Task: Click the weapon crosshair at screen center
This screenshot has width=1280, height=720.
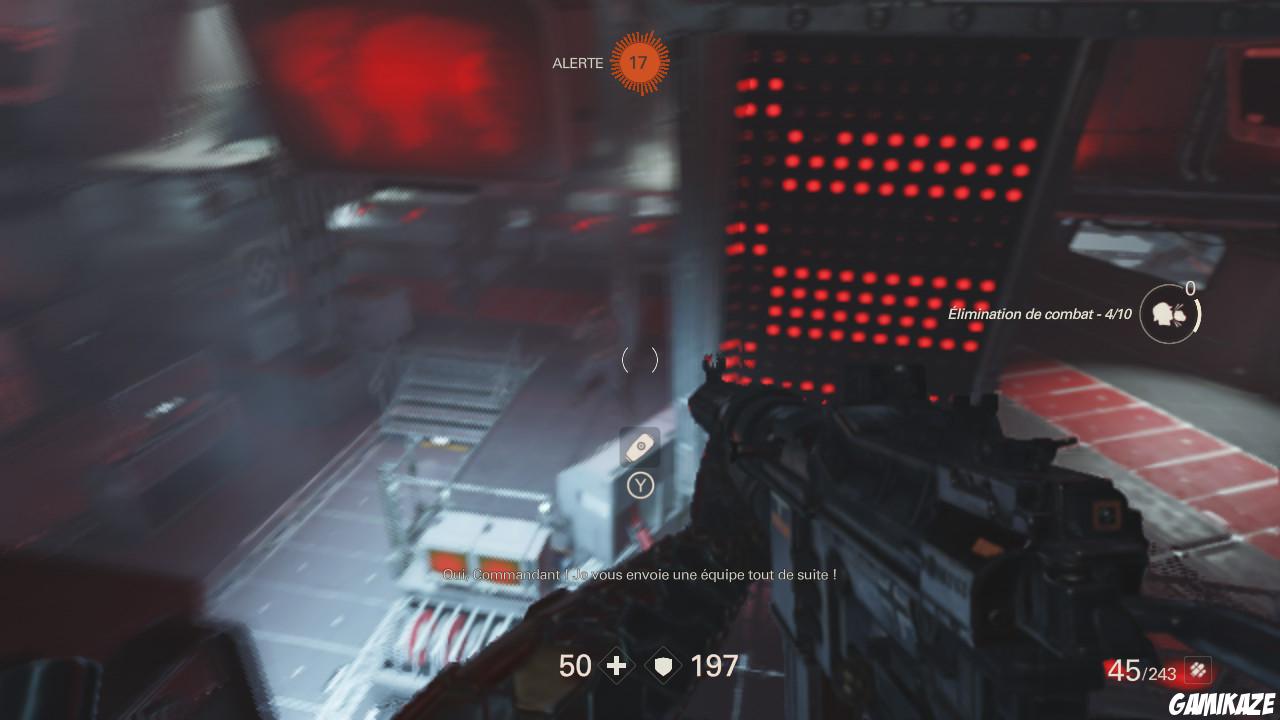Action: click(640, 361)
